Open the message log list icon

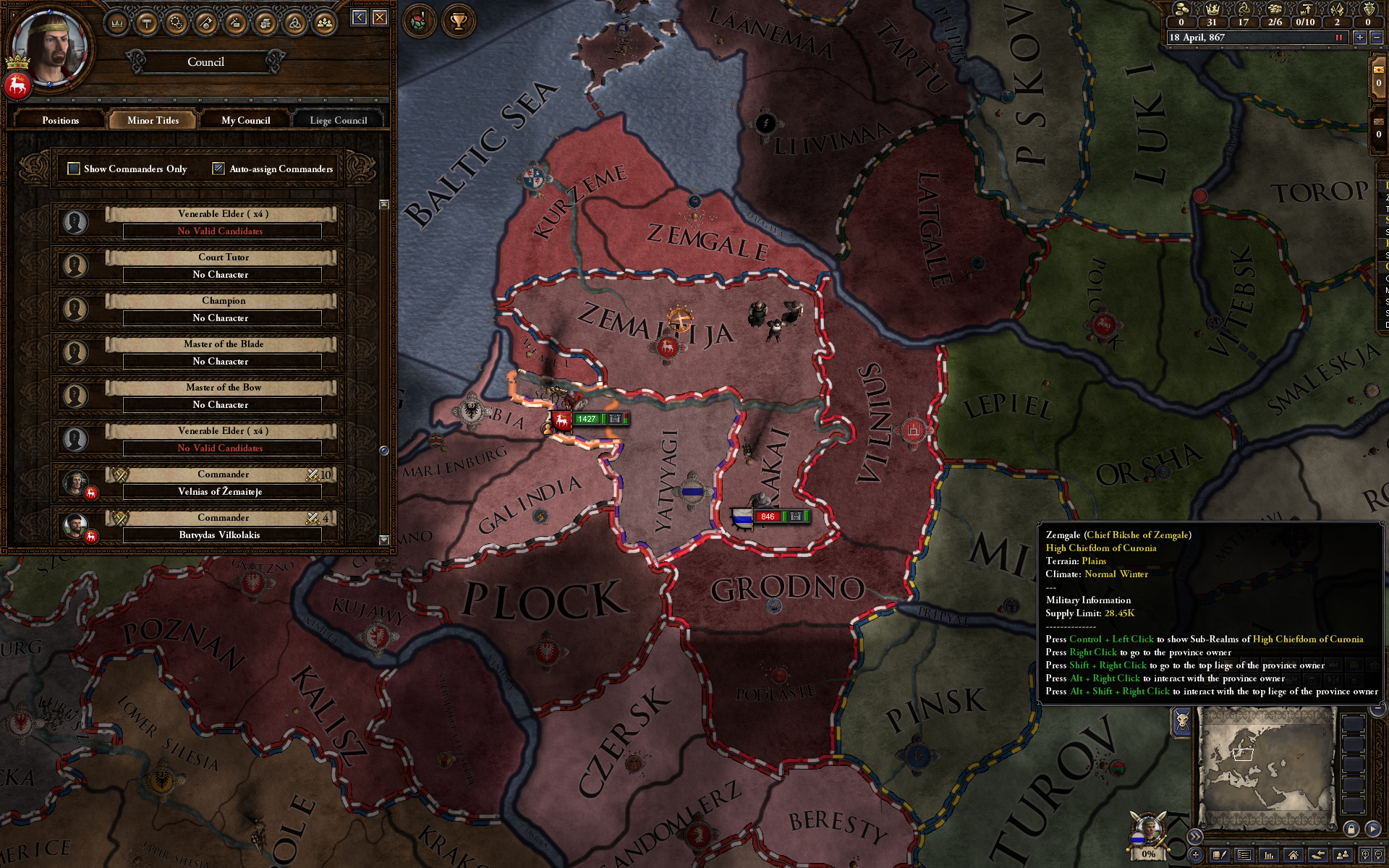(x=1243, y=854)
